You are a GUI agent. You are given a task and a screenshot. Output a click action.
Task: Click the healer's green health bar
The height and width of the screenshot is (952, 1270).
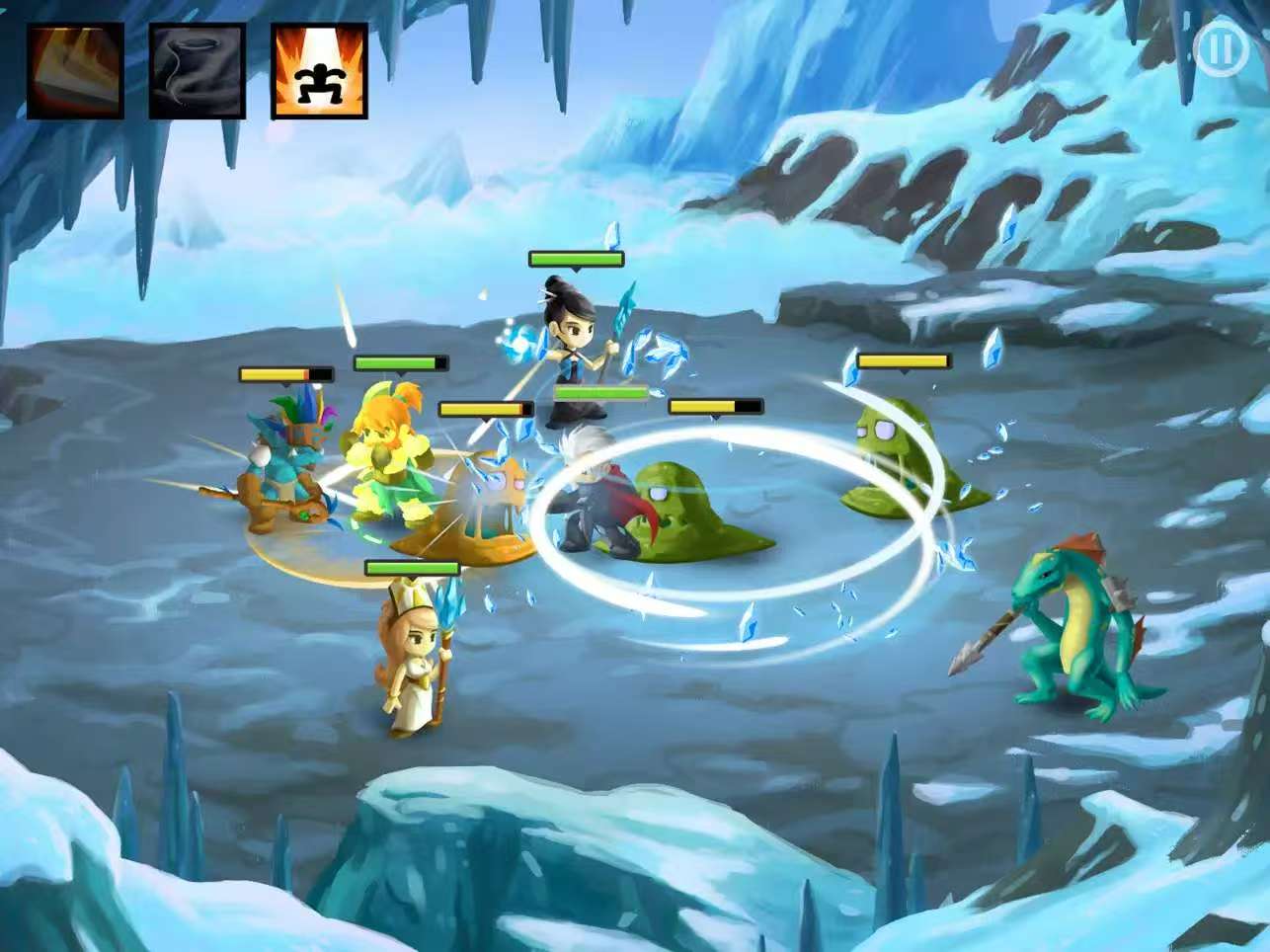410,568
